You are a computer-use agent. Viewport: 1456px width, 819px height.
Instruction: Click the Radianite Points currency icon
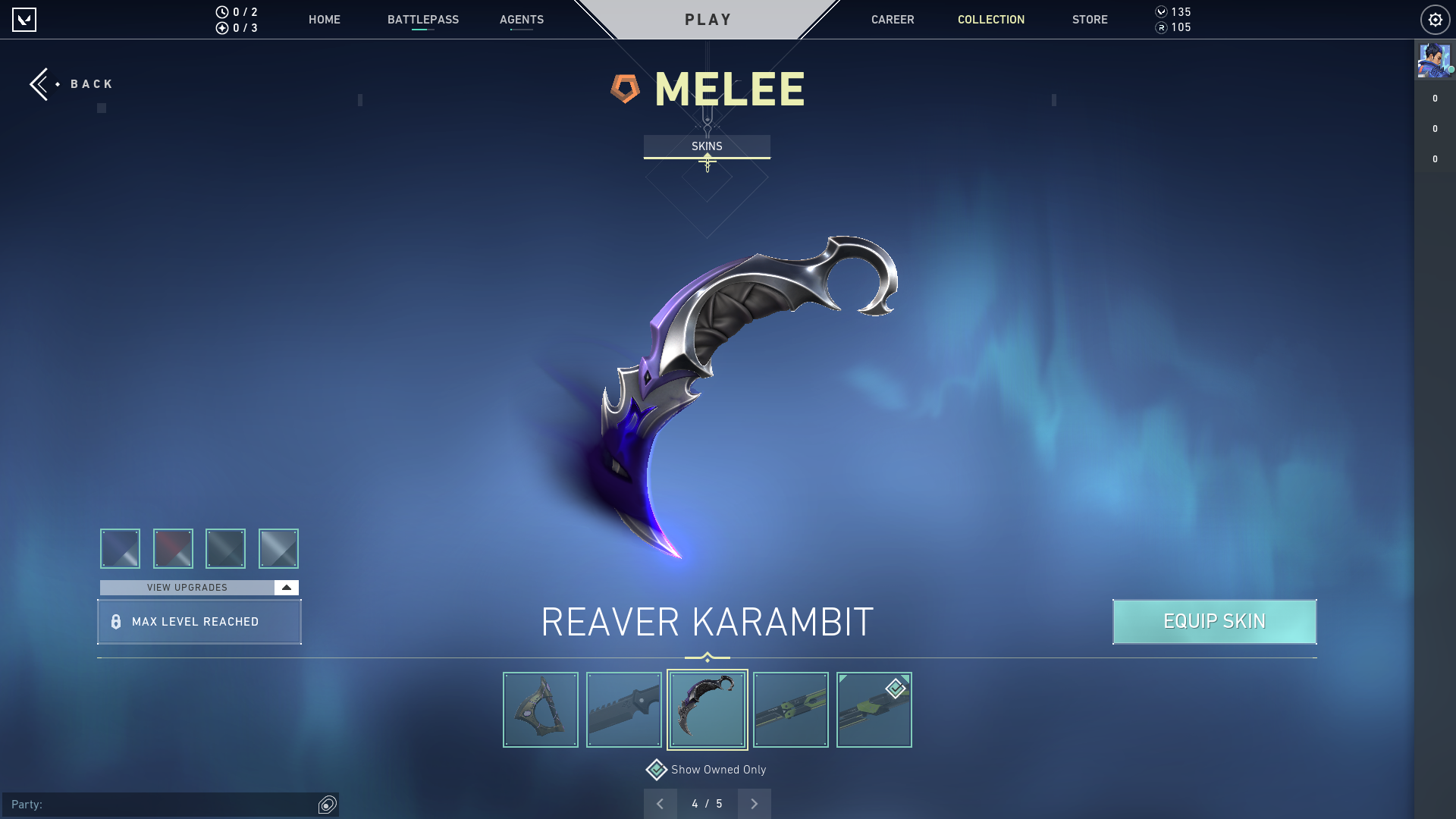coord(1162,28)
